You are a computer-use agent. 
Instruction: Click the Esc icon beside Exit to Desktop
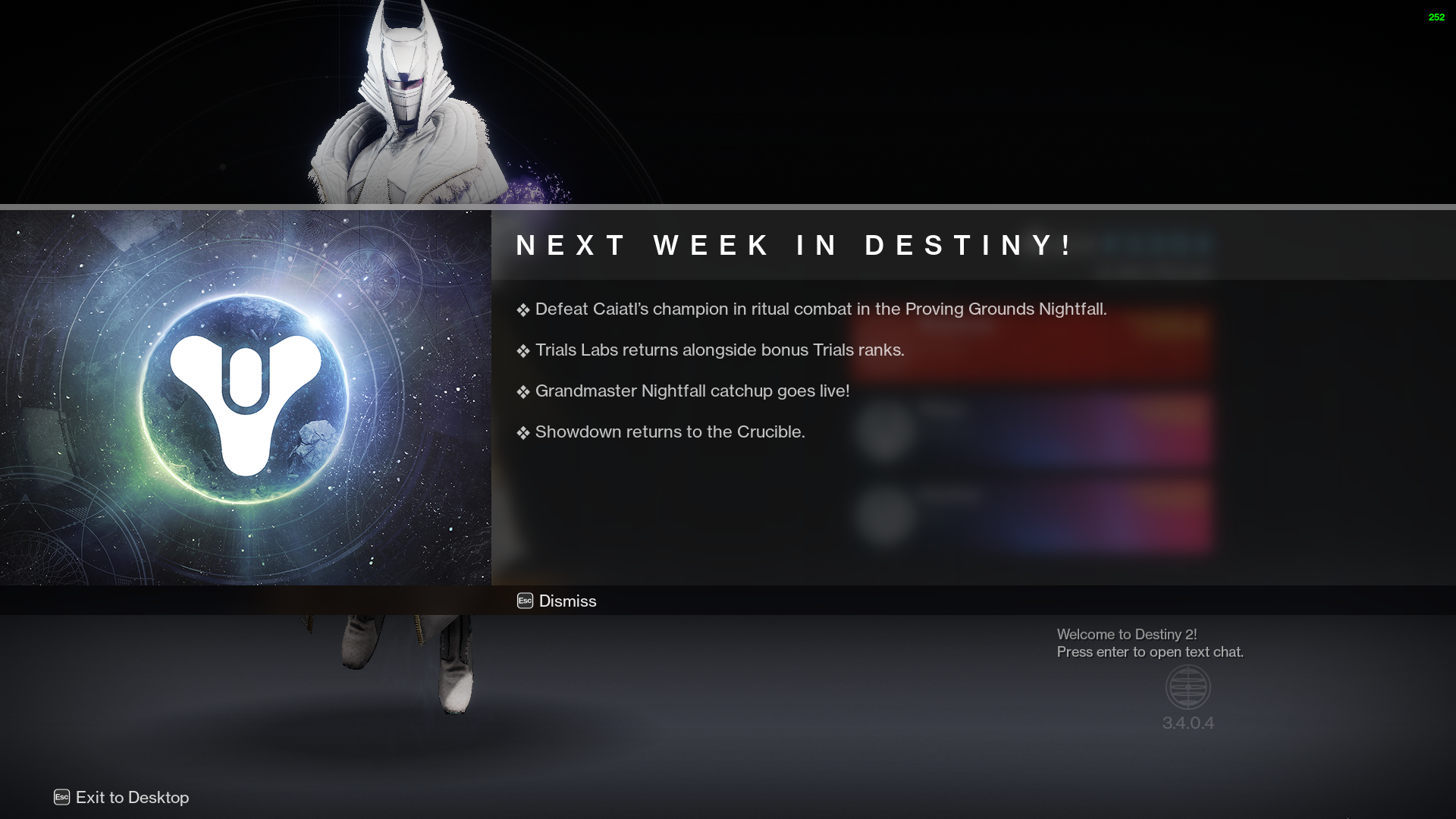point(61,798)
